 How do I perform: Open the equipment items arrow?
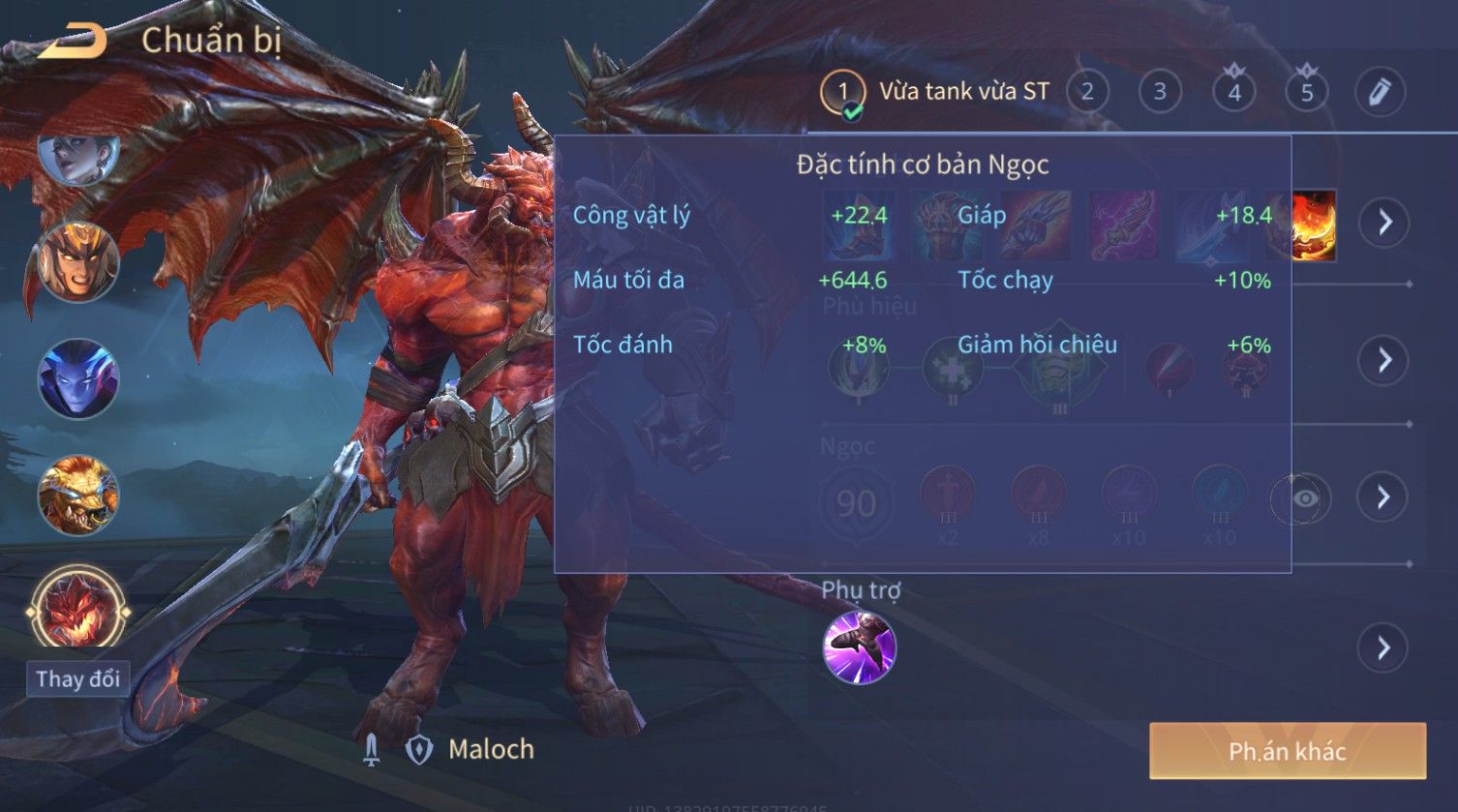[1384, 223]
